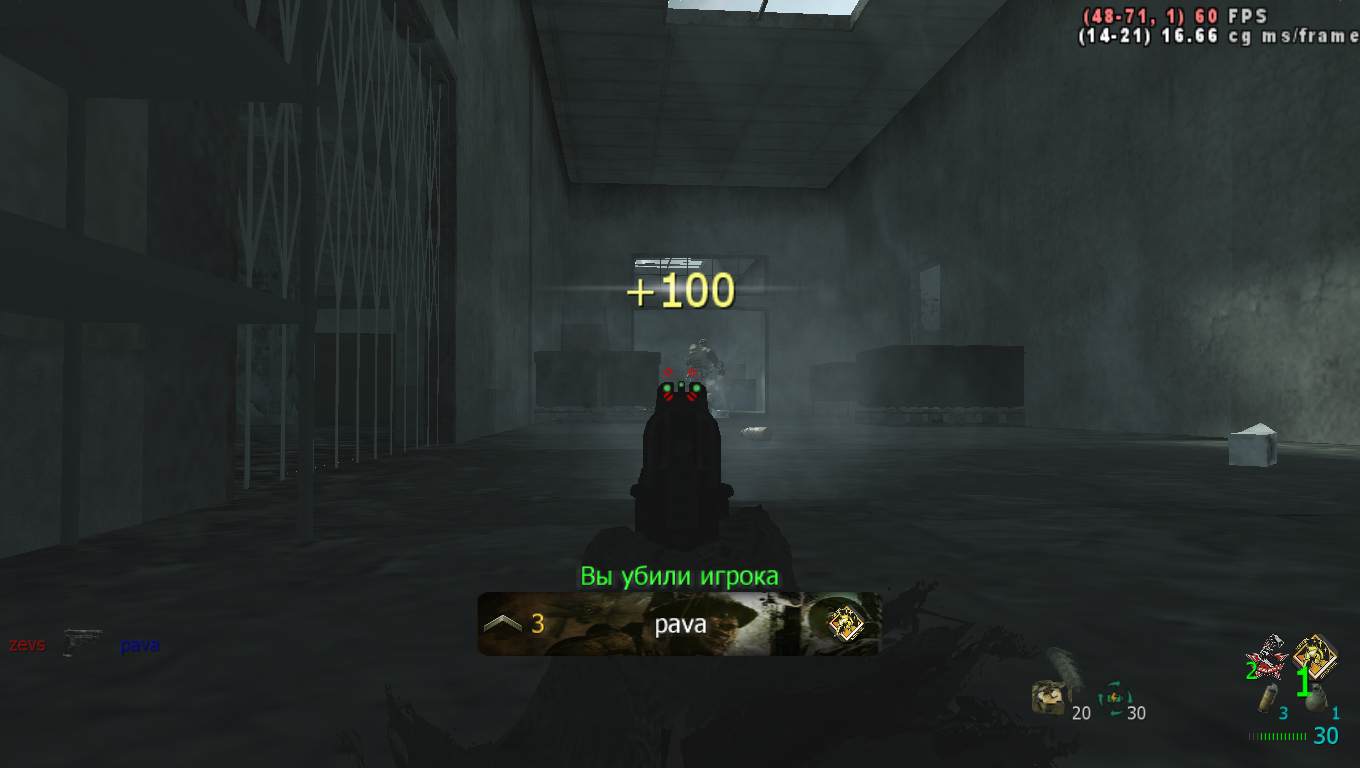
Task: Select the victim name pava in the killfeed
Action: [138, 645]
